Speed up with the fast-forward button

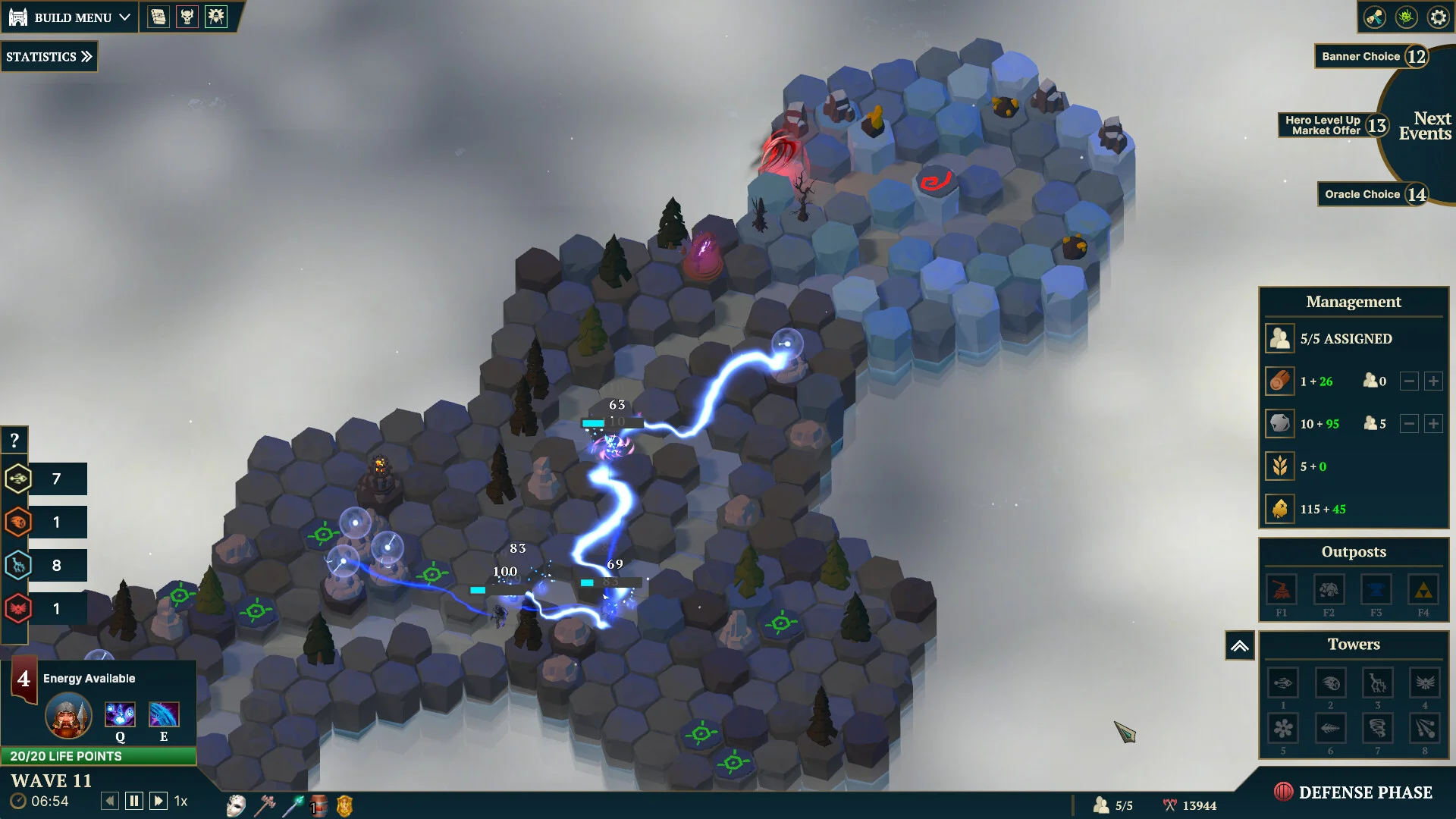(158, 801)
